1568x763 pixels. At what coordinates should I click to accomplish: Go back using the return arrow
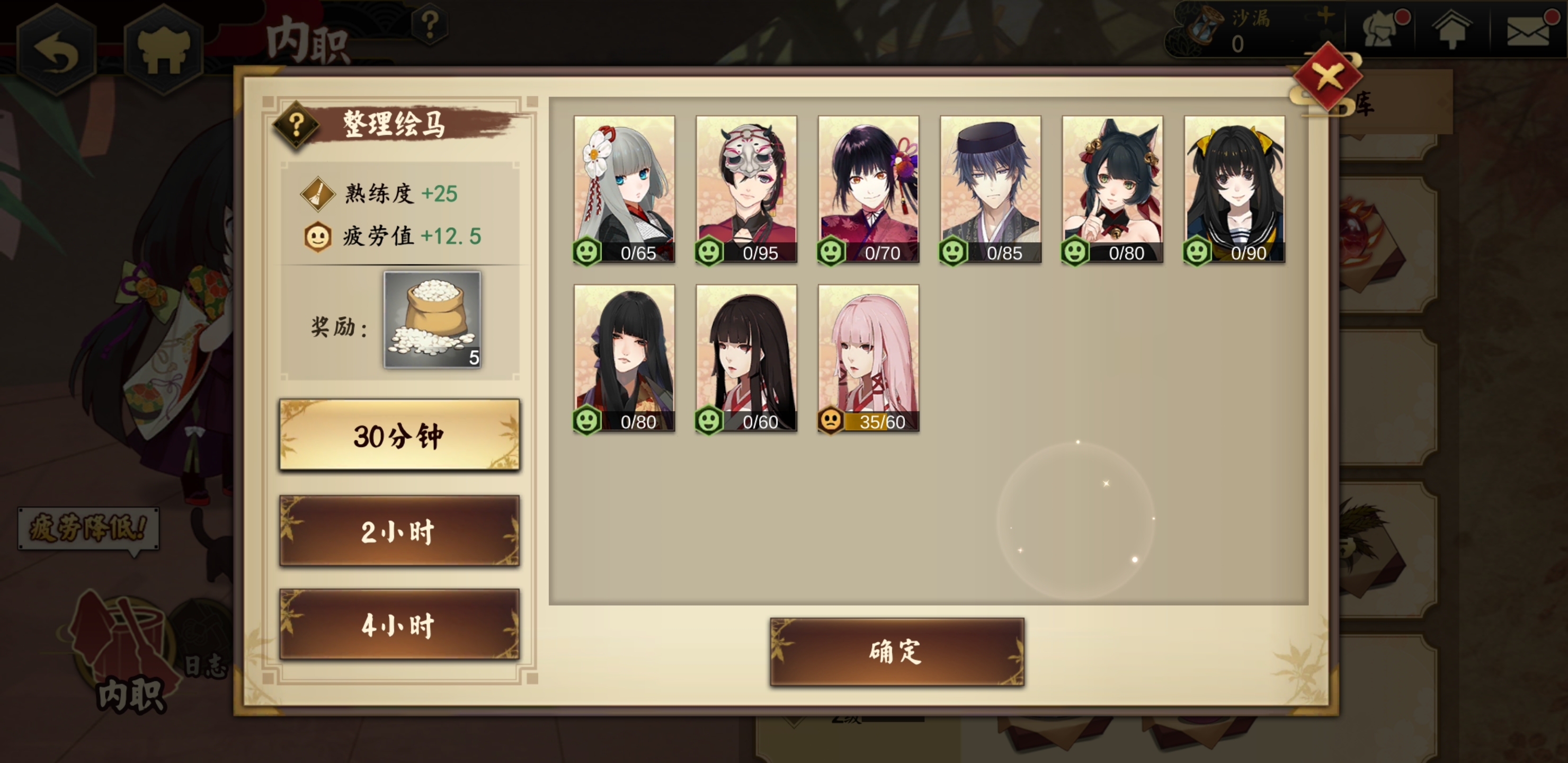[56, 50]
